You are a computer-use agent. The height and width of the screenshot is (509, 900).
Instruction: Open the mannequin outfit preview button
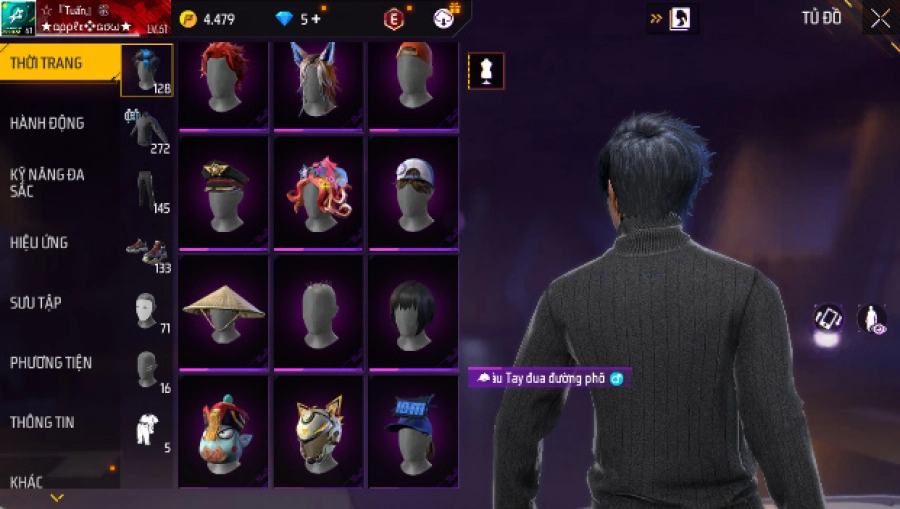click(486, 71)
